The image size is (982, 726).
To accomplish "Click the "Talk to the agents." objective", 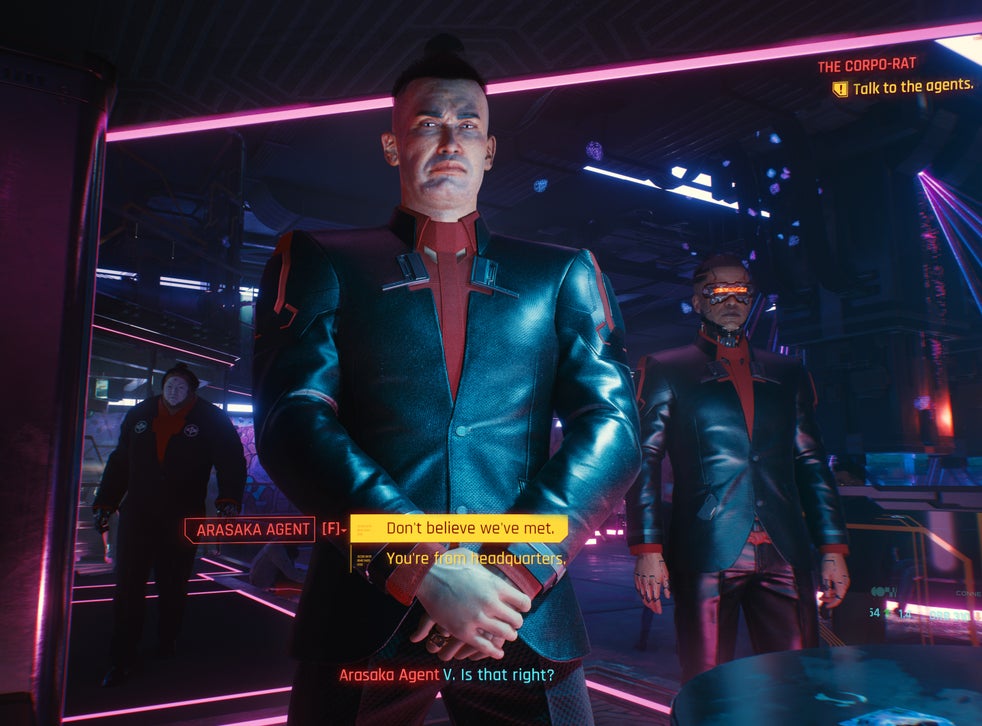I will (x=912, y=87).
